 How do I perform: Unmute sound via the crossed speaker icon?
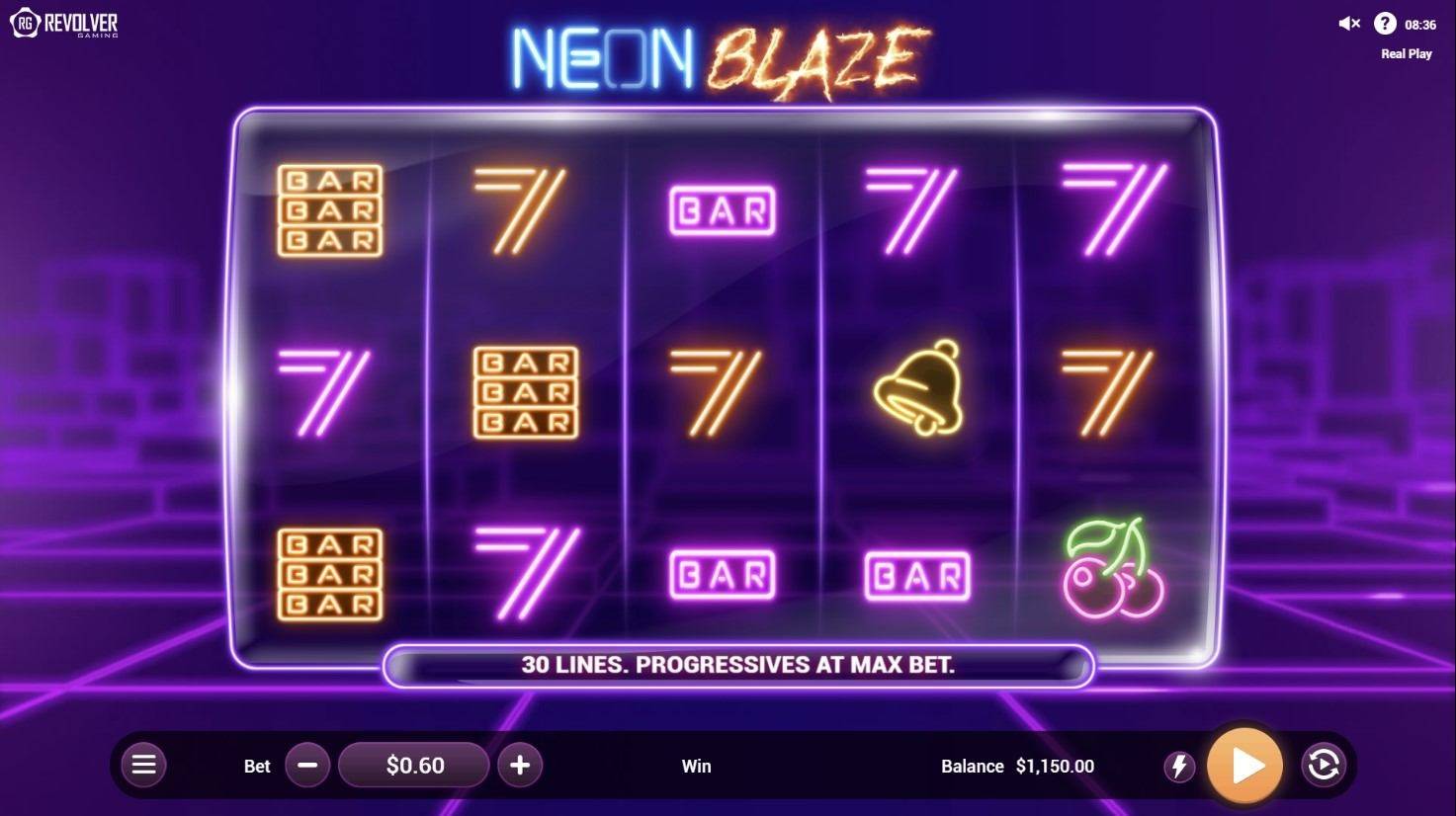[x=1347, y=24]
